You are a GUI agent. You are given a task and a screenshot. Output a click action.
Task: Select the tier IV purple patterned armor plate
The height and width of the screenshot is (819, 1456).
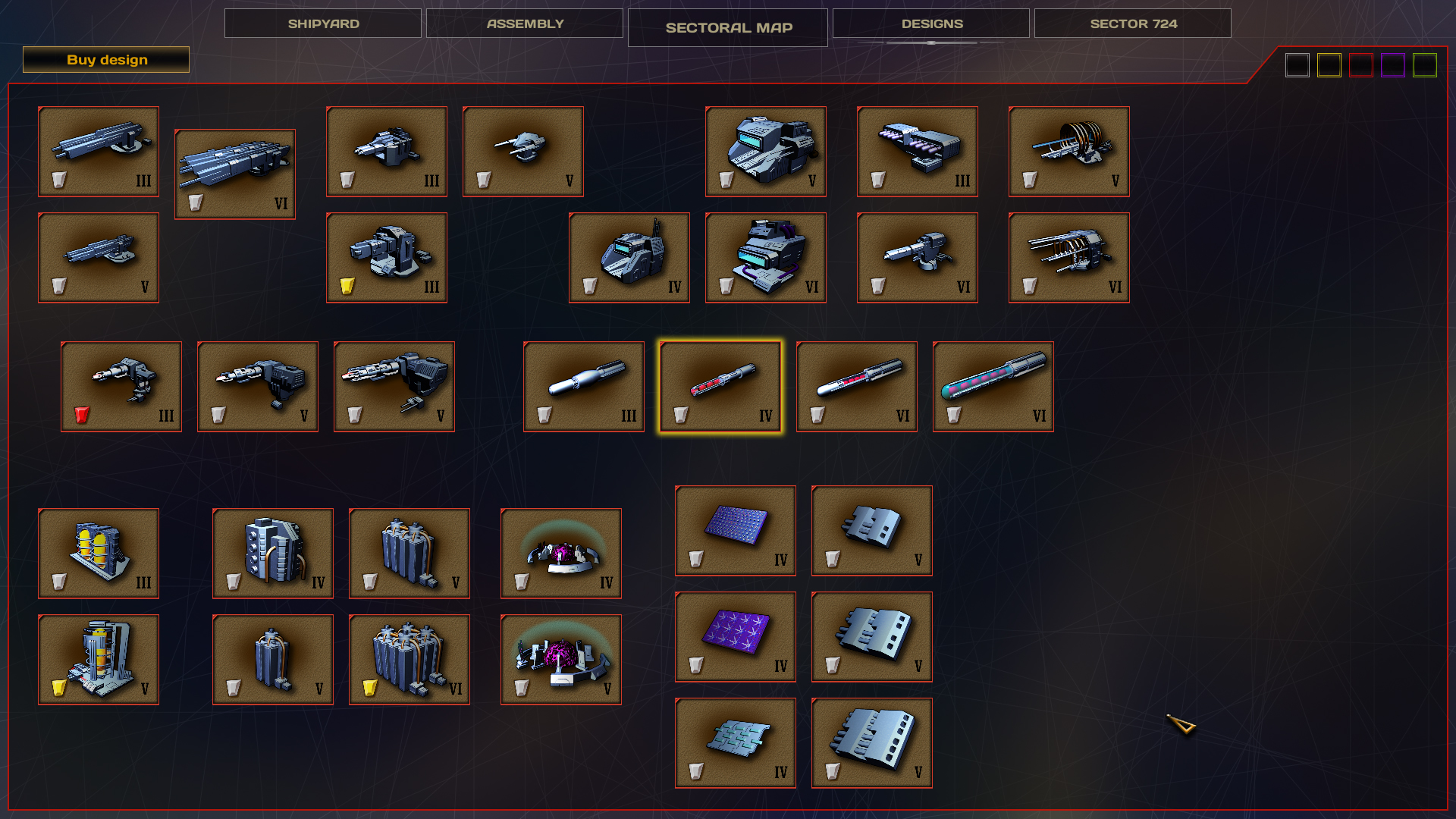[736, 635]
